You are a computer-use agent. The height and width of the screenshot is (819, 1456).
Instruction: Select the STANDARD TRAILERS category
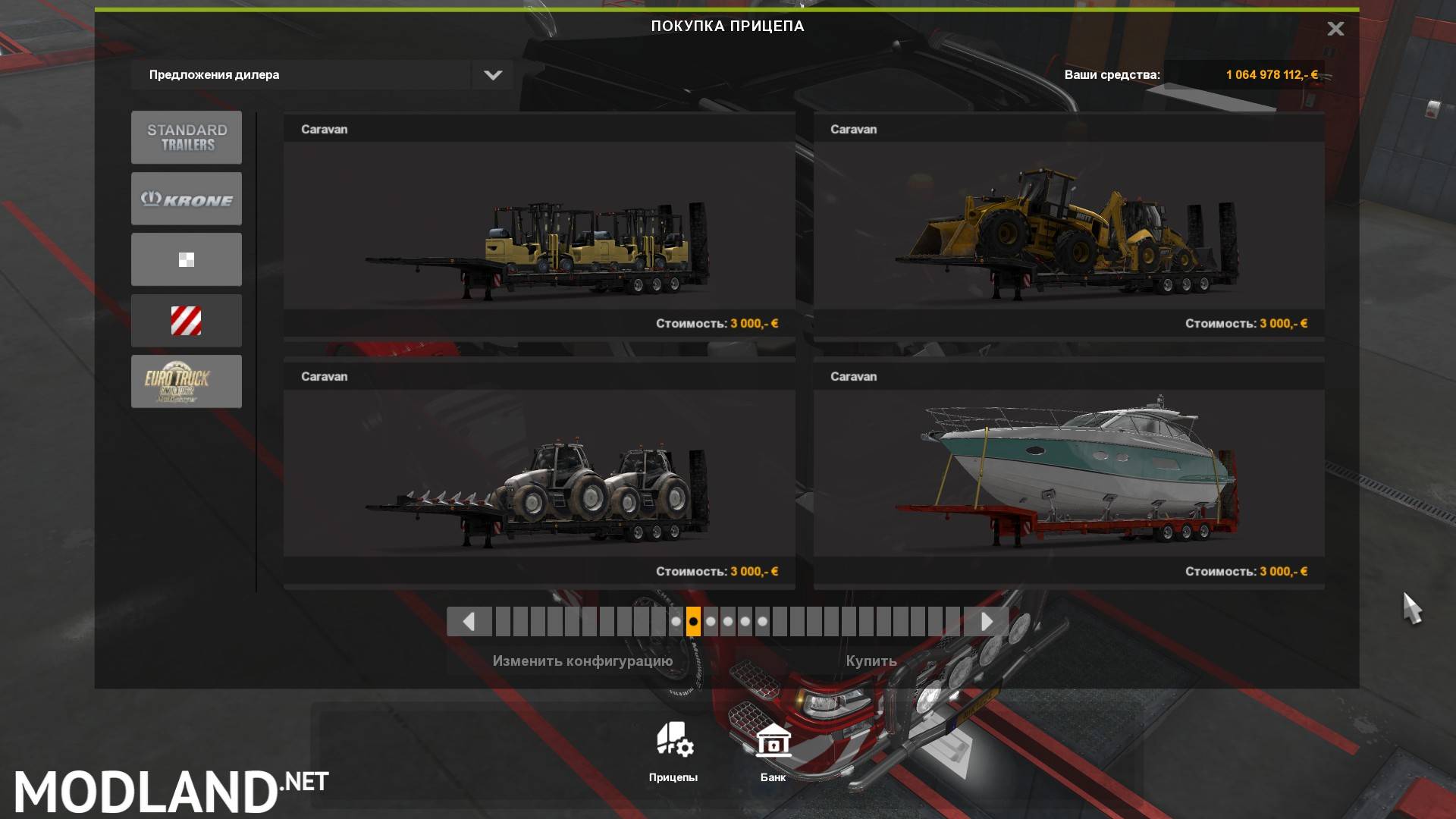click(x=186, y=137)
